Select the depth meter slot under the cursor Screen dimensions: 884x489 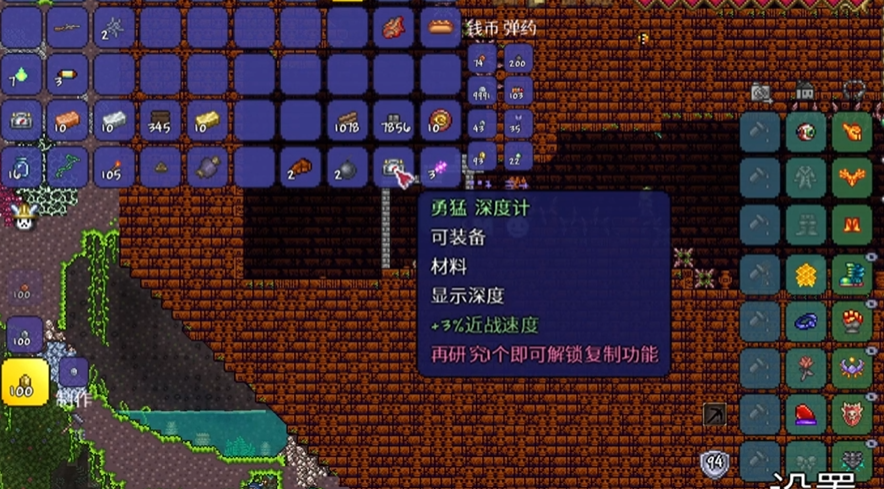(394, 166)
